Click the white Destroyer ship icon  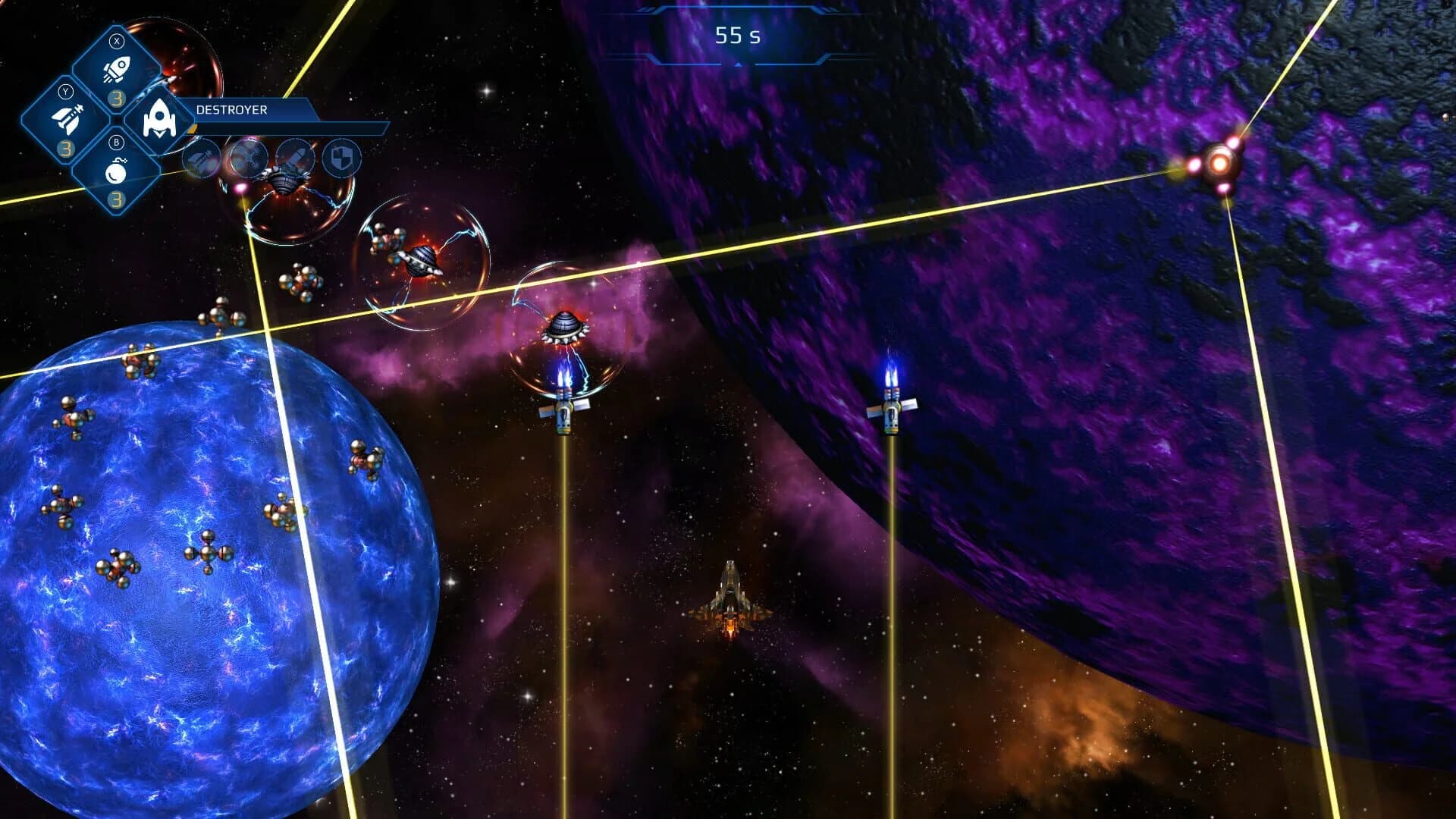158,120
